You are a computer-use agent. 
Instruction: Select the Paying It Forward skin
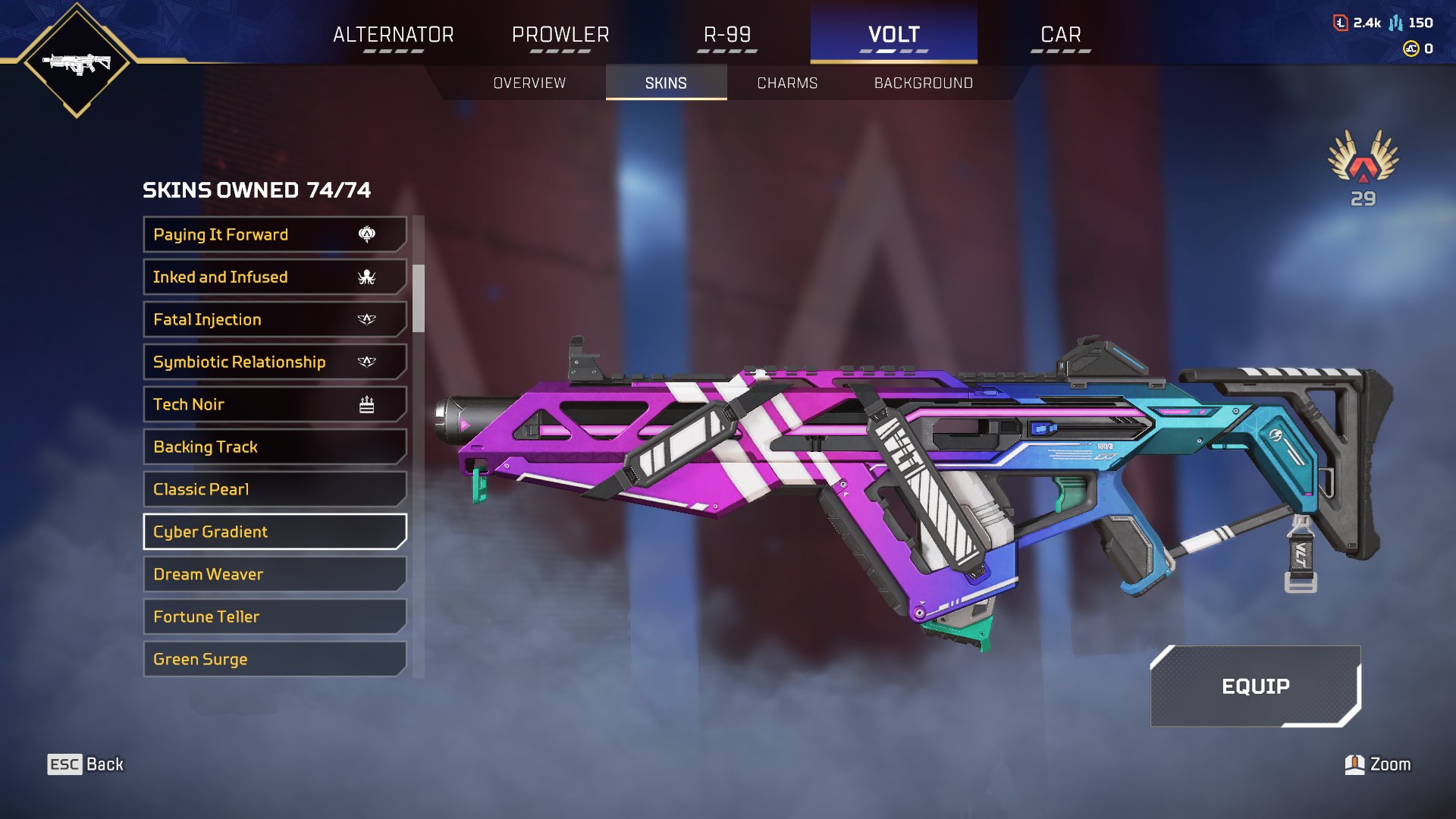[275, 234]
